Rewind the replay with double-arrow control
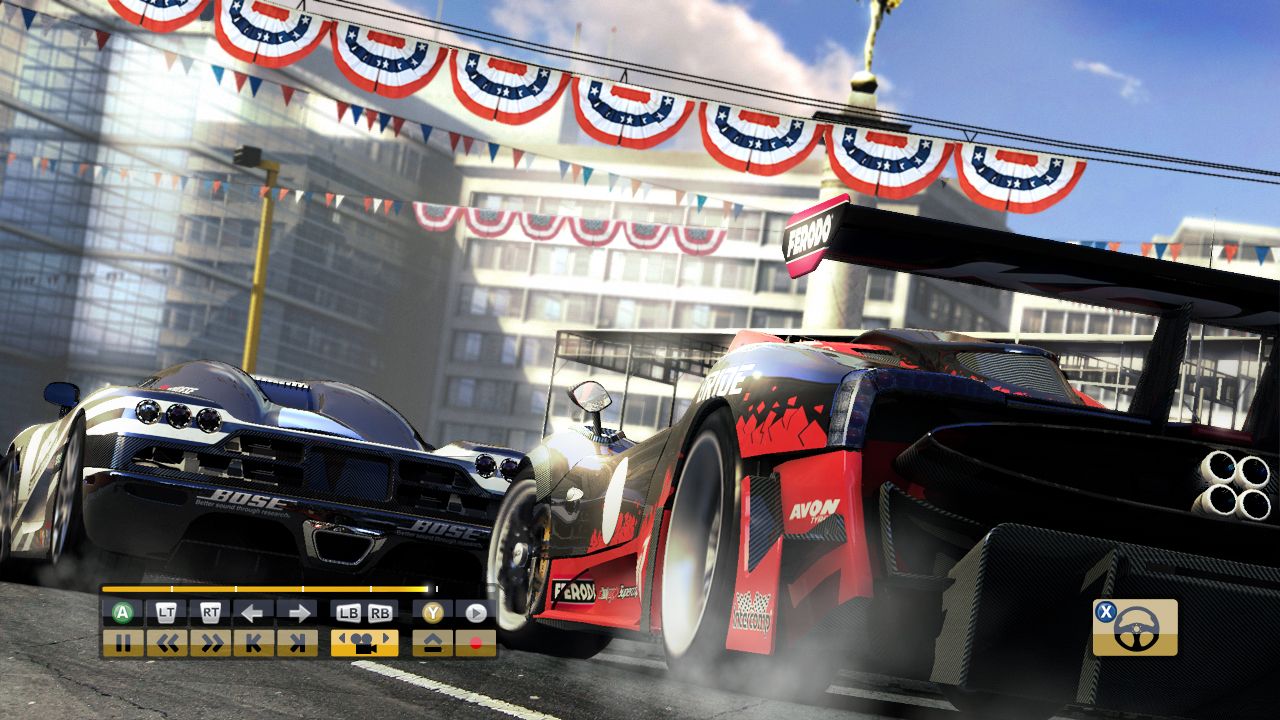 click(x=168, y=641)
